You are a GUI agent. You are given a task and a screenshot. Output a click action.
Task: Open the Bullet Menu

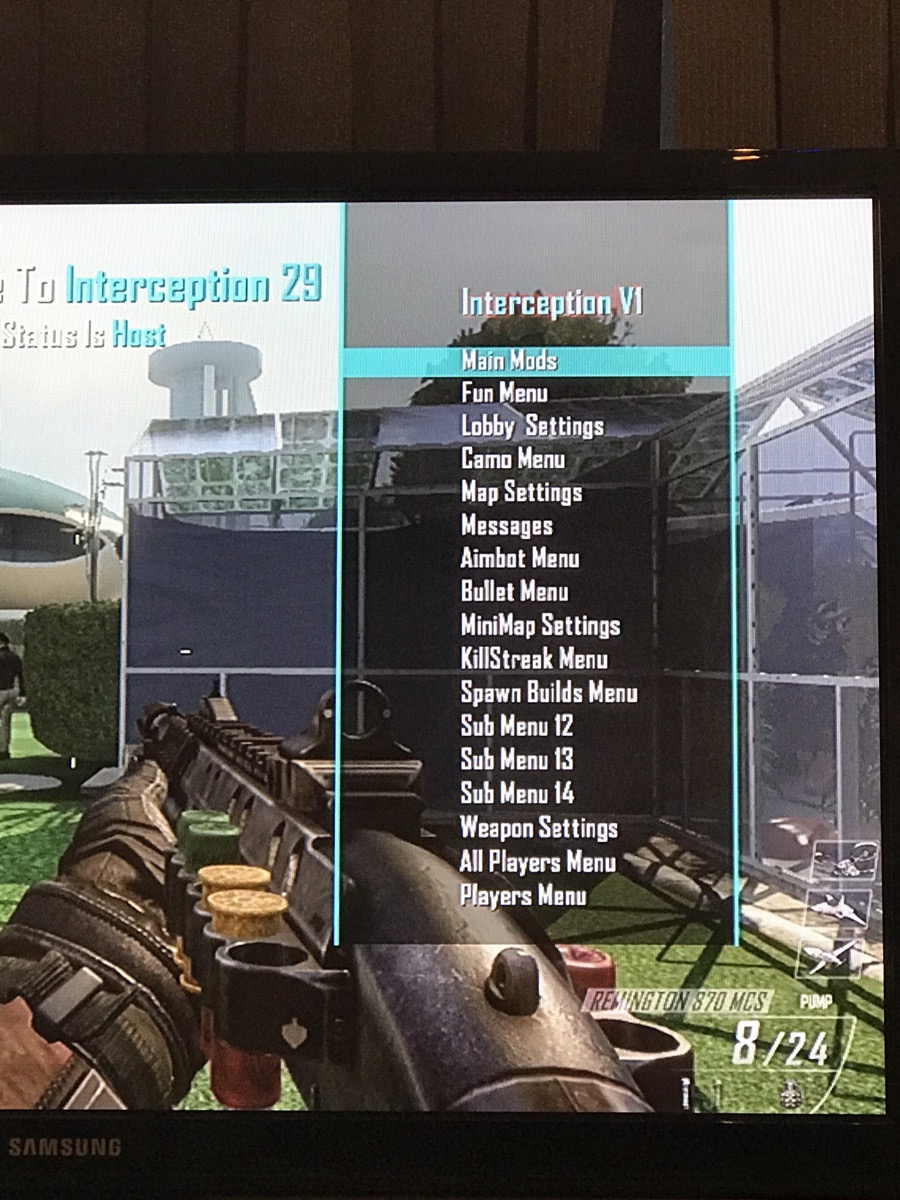click(x=514, y=591)
